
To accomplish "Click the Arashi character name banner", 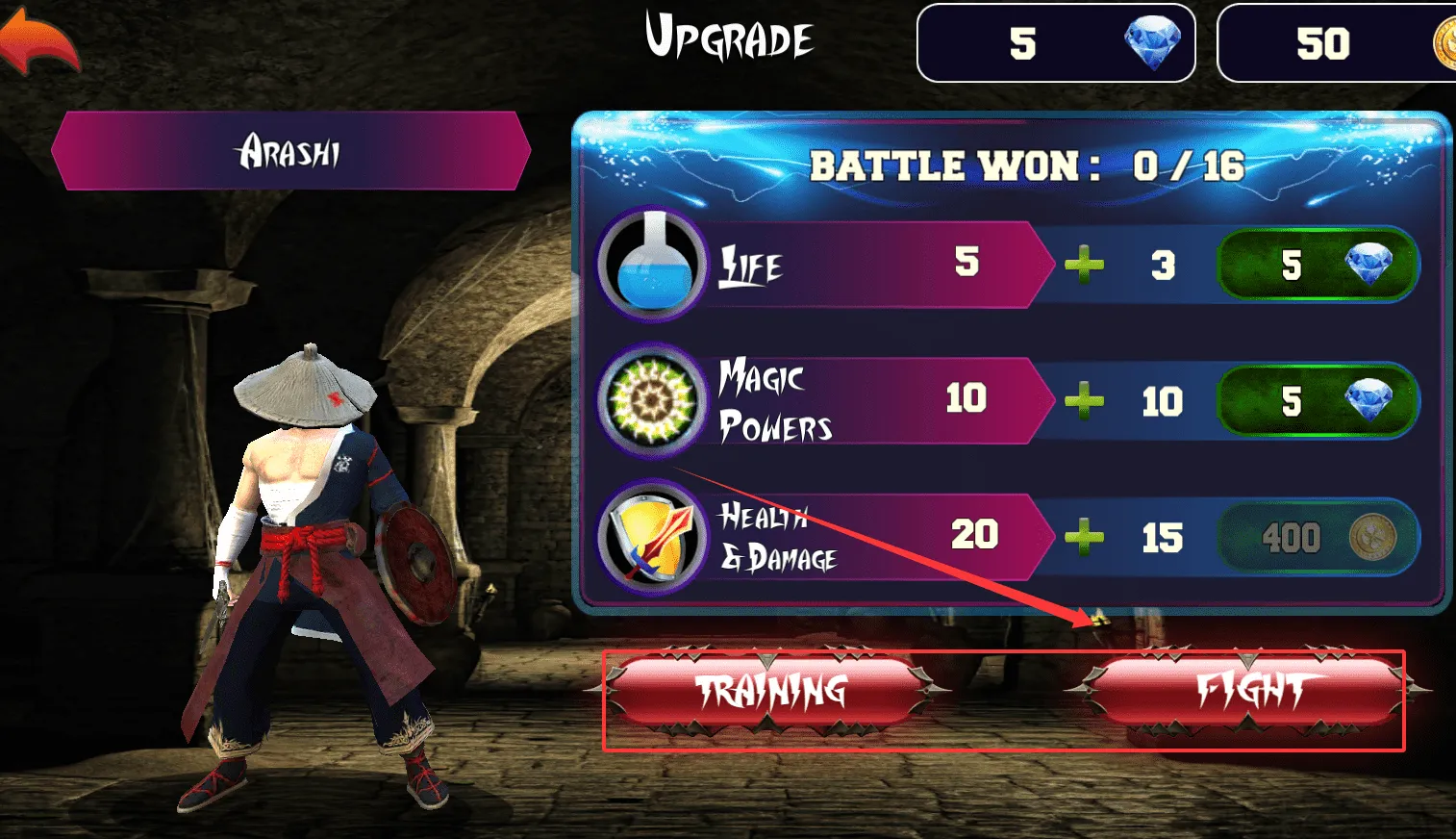I will [x=290, y=151].
